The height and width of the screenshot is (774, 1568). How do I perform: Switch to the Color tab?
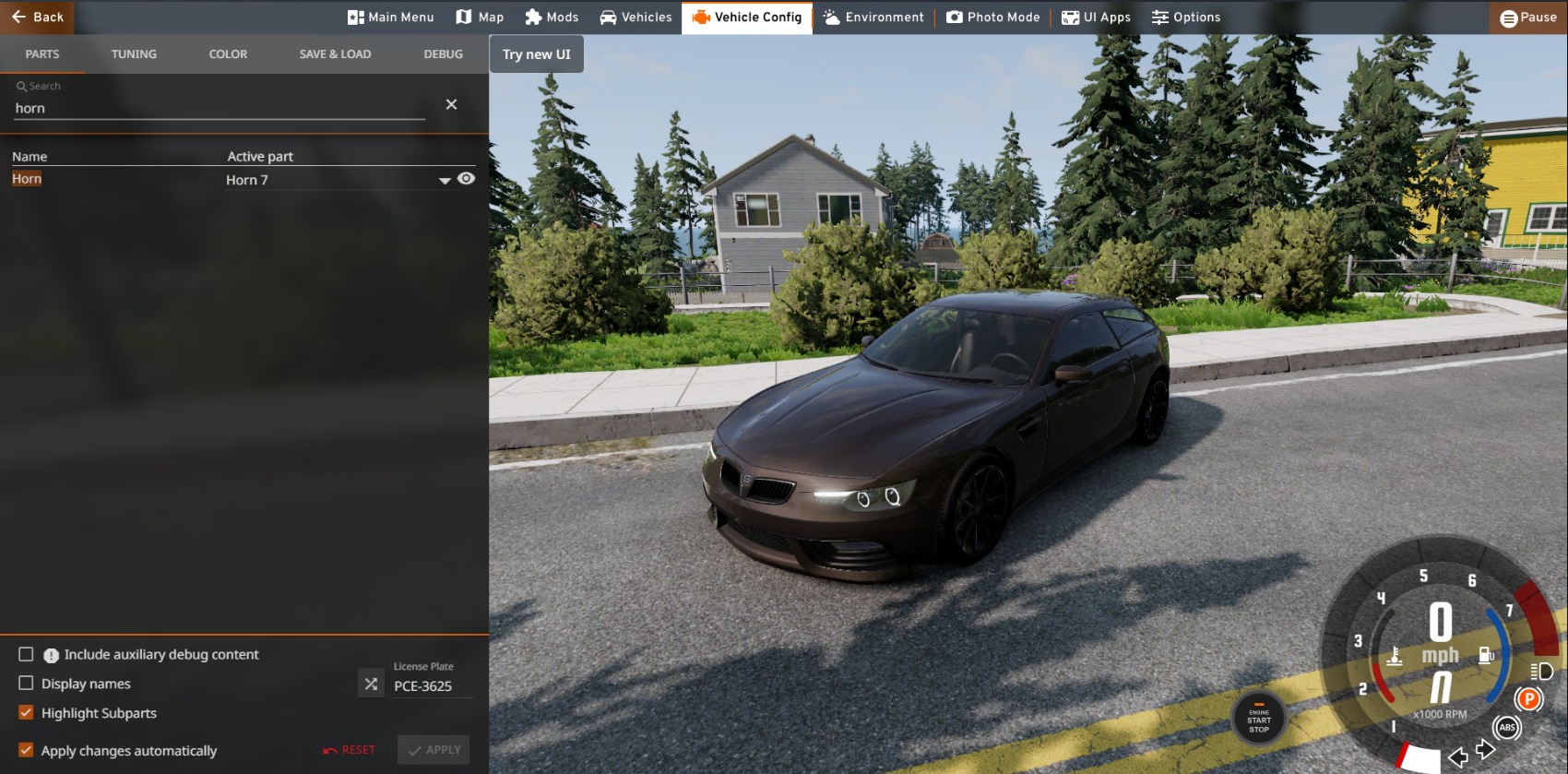[x=228, y=54]
